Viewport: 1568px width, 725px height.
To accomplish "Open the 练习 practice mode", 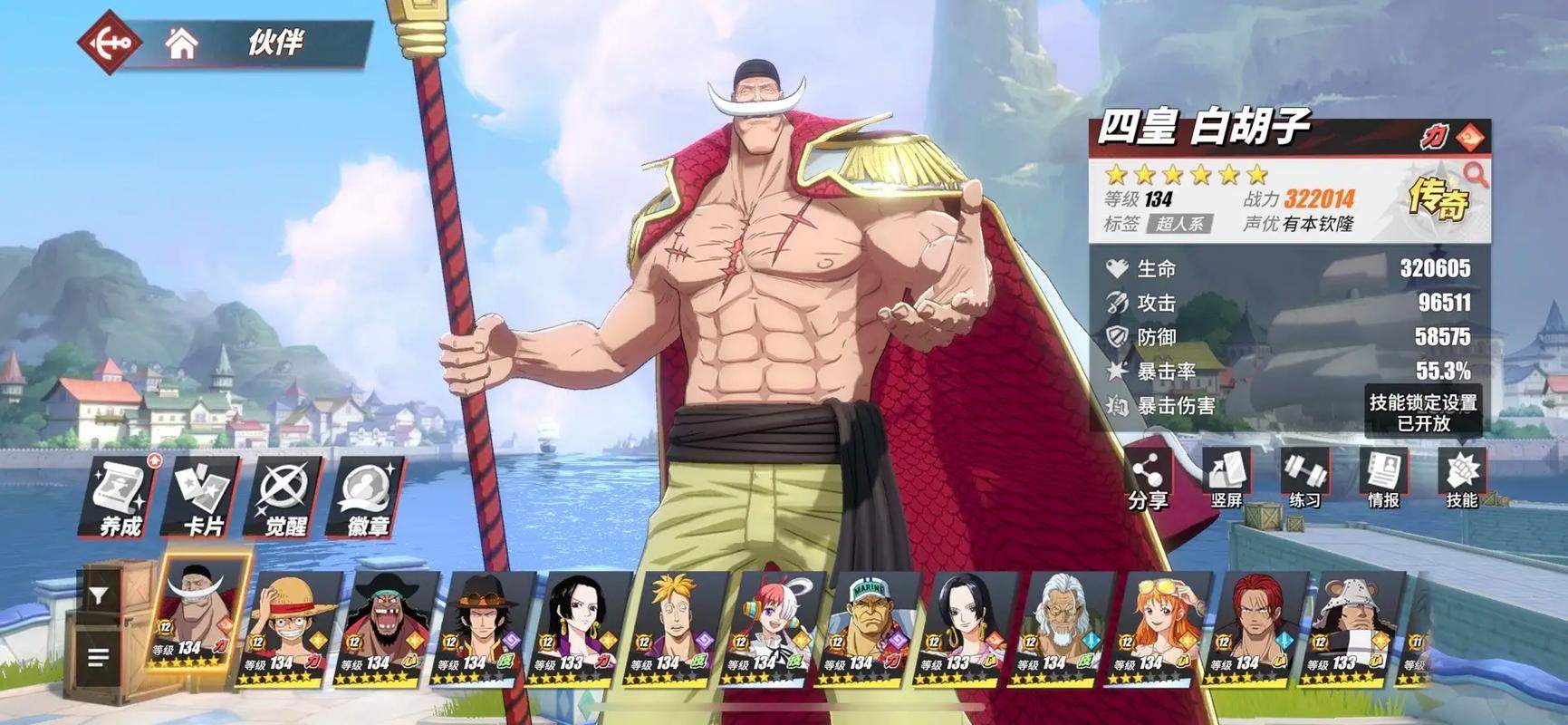I will (1304, 480).
